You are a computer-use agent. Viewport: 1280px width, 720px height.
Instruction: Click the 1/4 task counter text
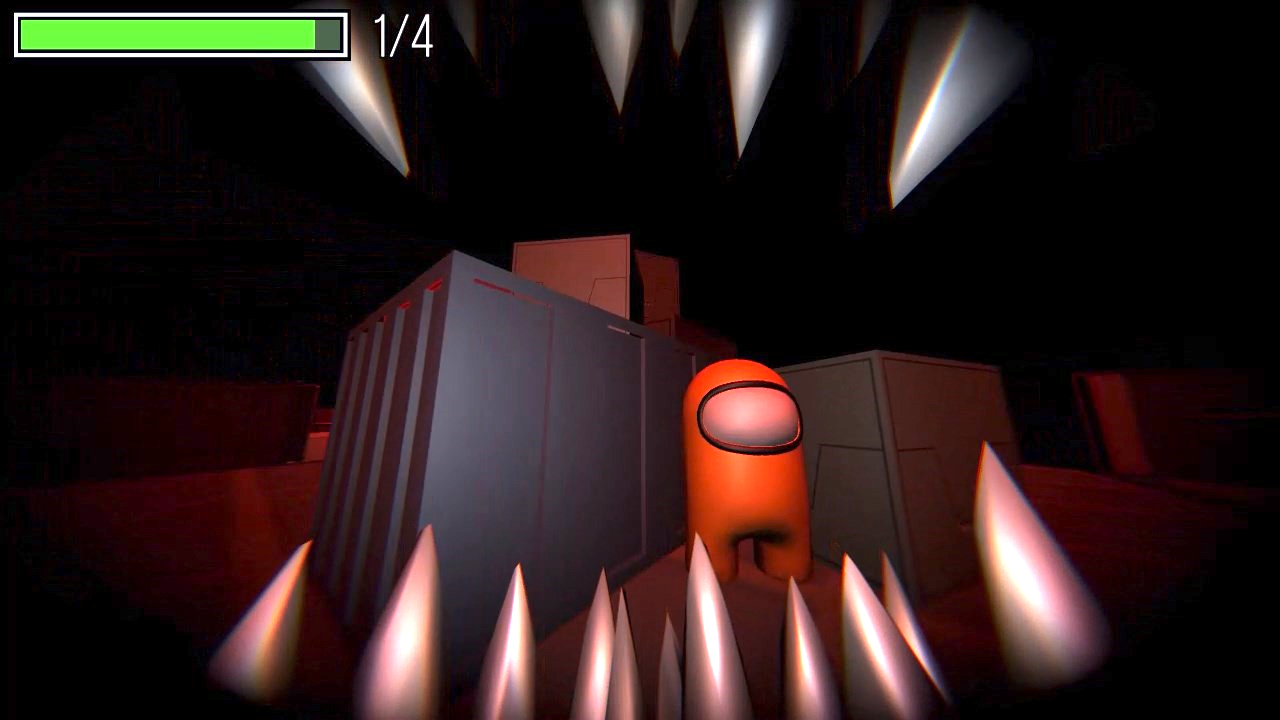(403, 33)
